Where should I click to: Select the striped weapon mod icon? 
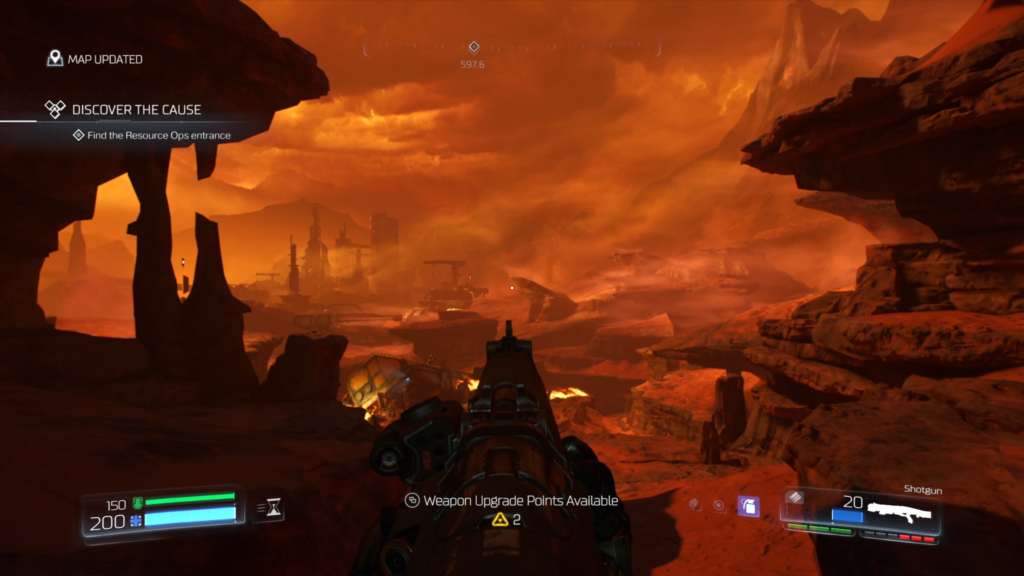tap(794, 497)
